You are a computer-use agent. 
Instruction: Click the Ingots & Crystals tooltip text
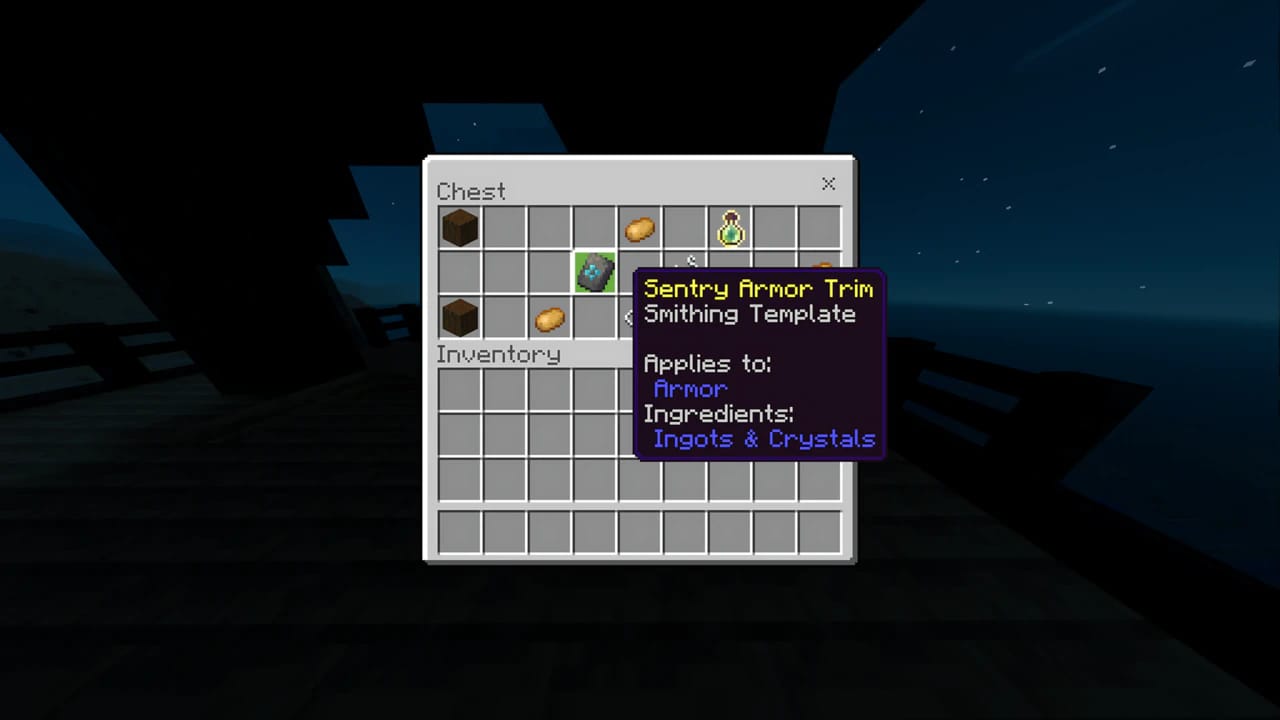tap(763, 439)
